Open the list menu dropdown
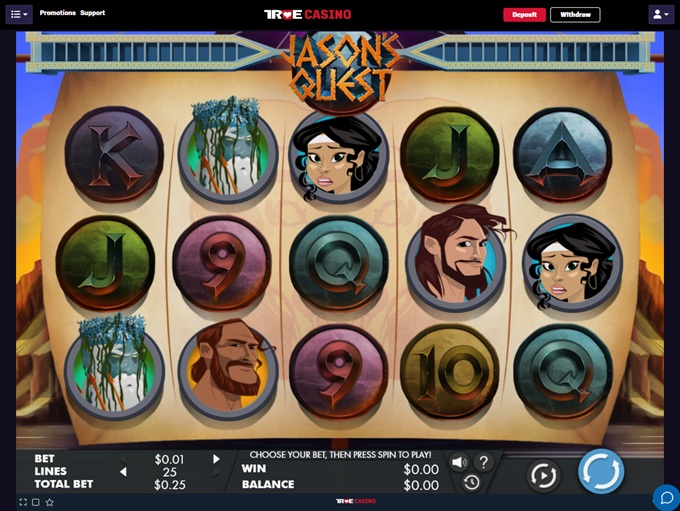Viewport: 680px width, 511px height. tap(20, 15)
